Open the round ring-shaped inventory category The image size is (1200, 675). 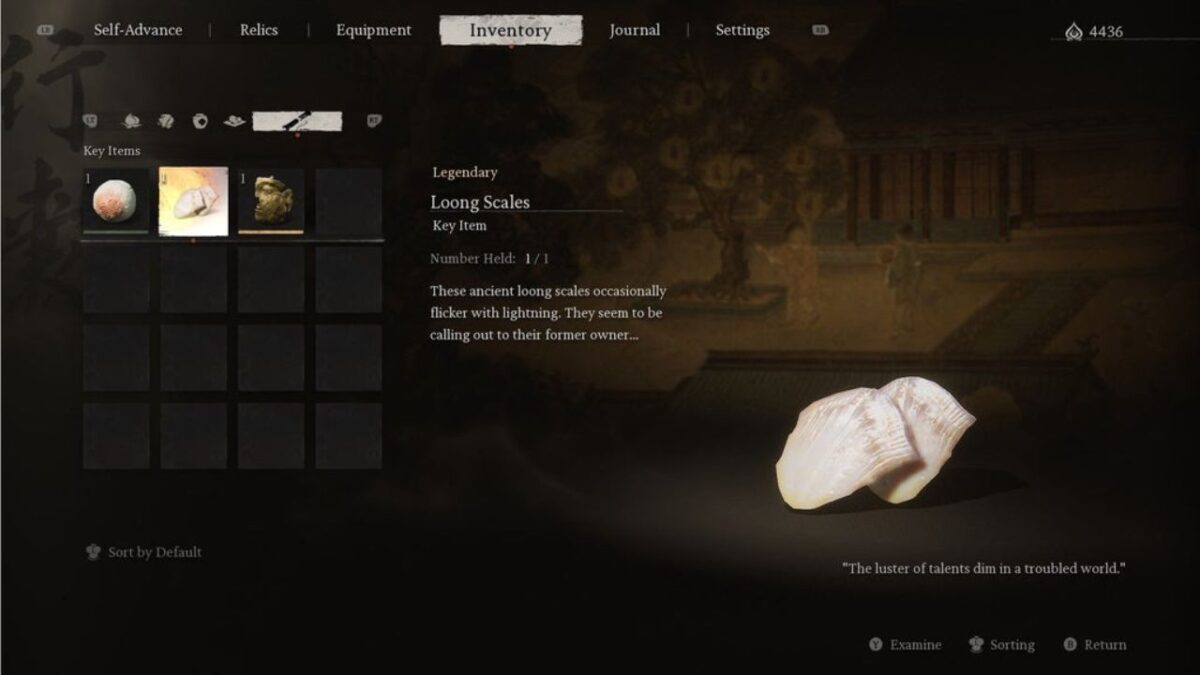pos(200,122)
